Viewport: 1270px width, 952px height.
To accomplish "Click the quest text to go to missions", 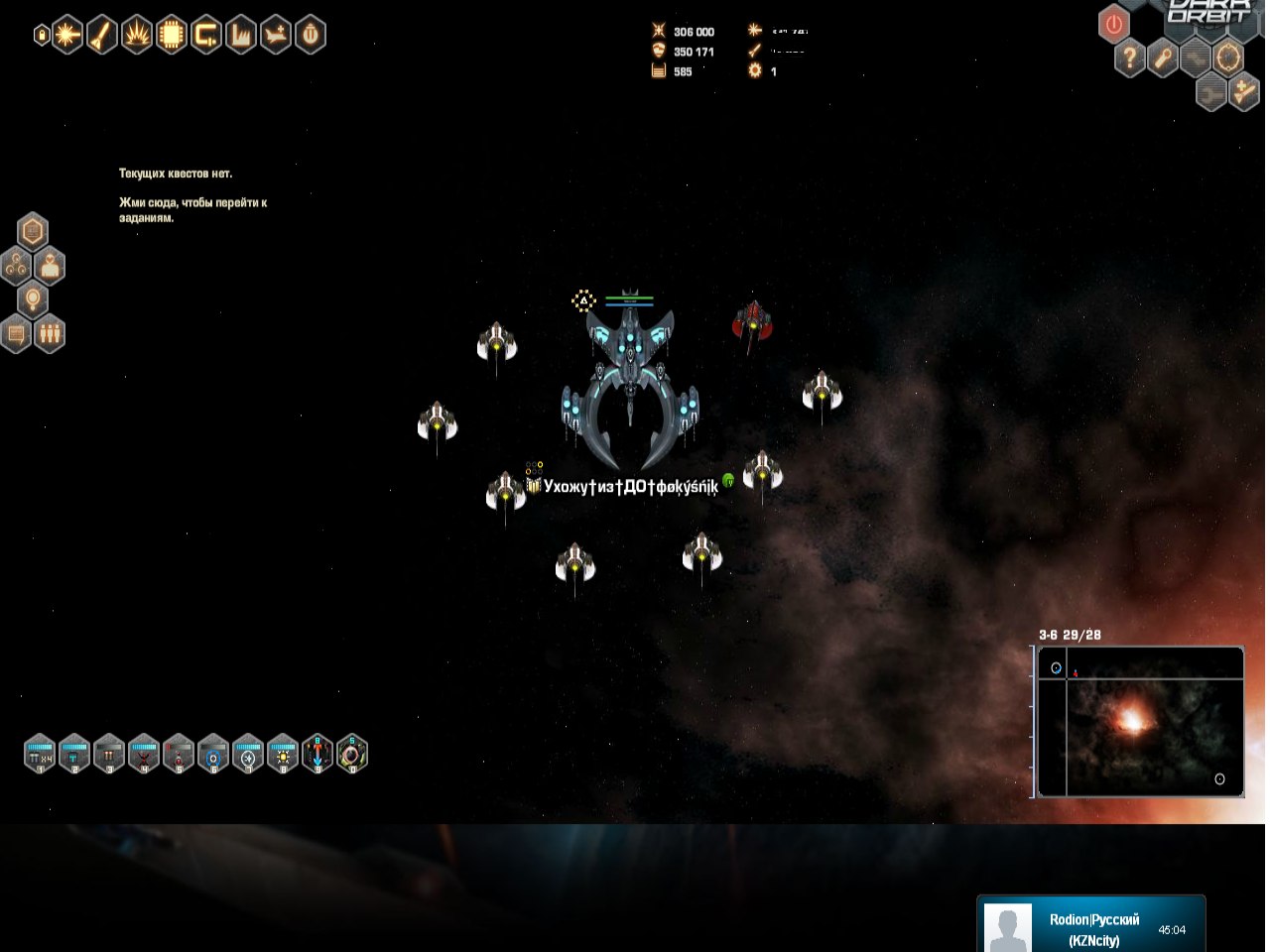I will (x=192, y=209).
